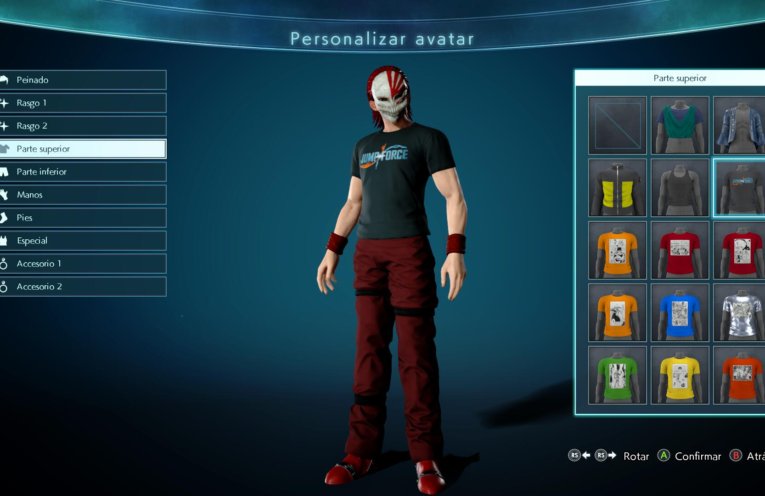Click the highlighted Parte superior entry
The image size is (765, 496).
tap(82, 149)
